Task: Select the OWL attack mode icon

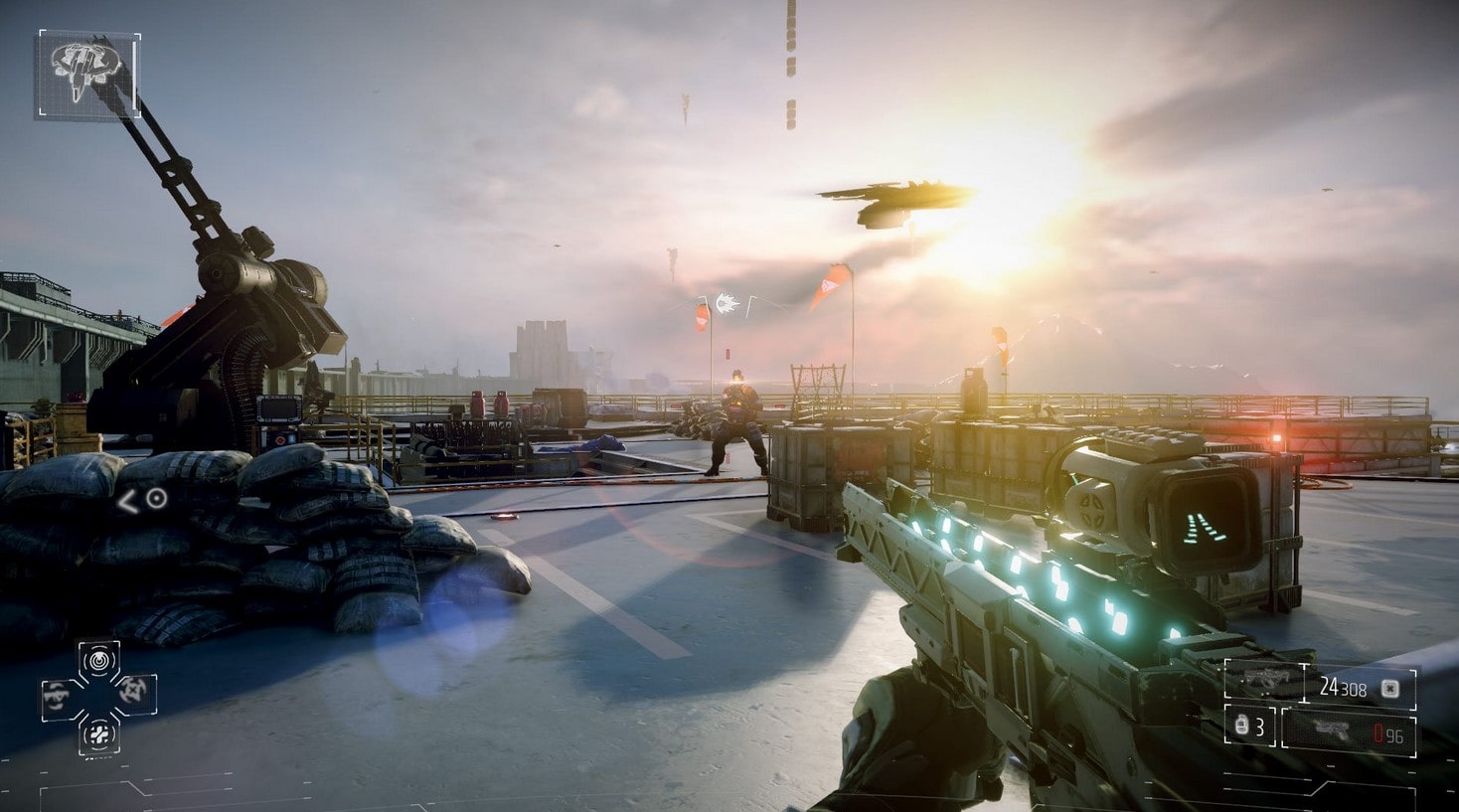Action: pos(132,691)
